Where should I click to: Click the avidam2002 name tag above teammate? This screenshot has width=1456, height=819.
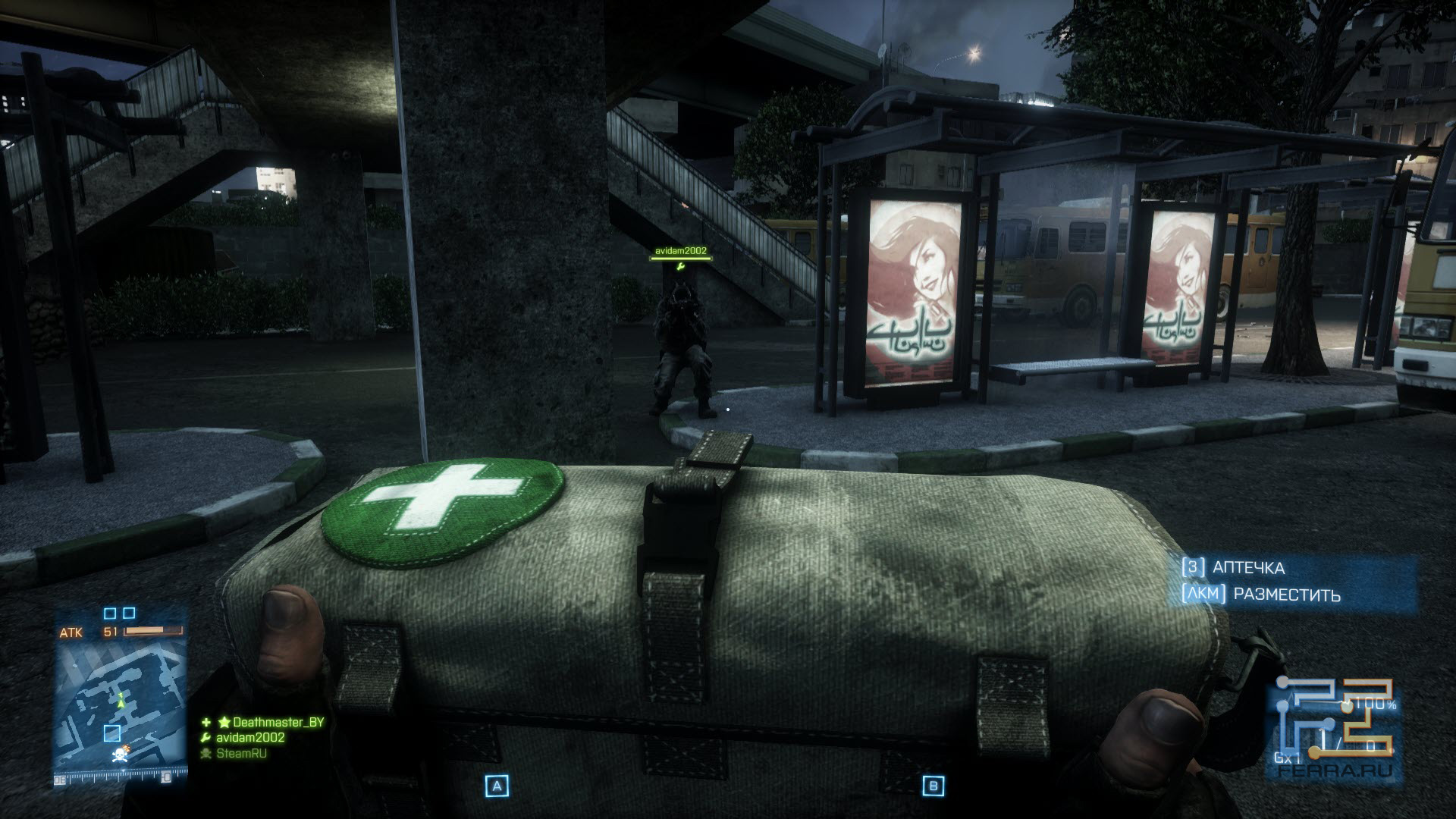click(x=680, y=250)
